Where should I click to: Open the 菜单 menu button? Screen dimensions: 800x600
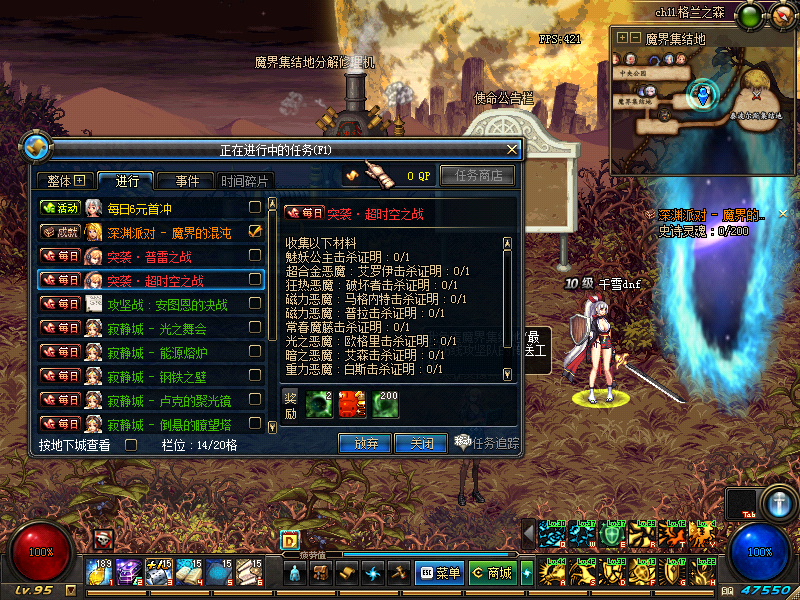439,573
